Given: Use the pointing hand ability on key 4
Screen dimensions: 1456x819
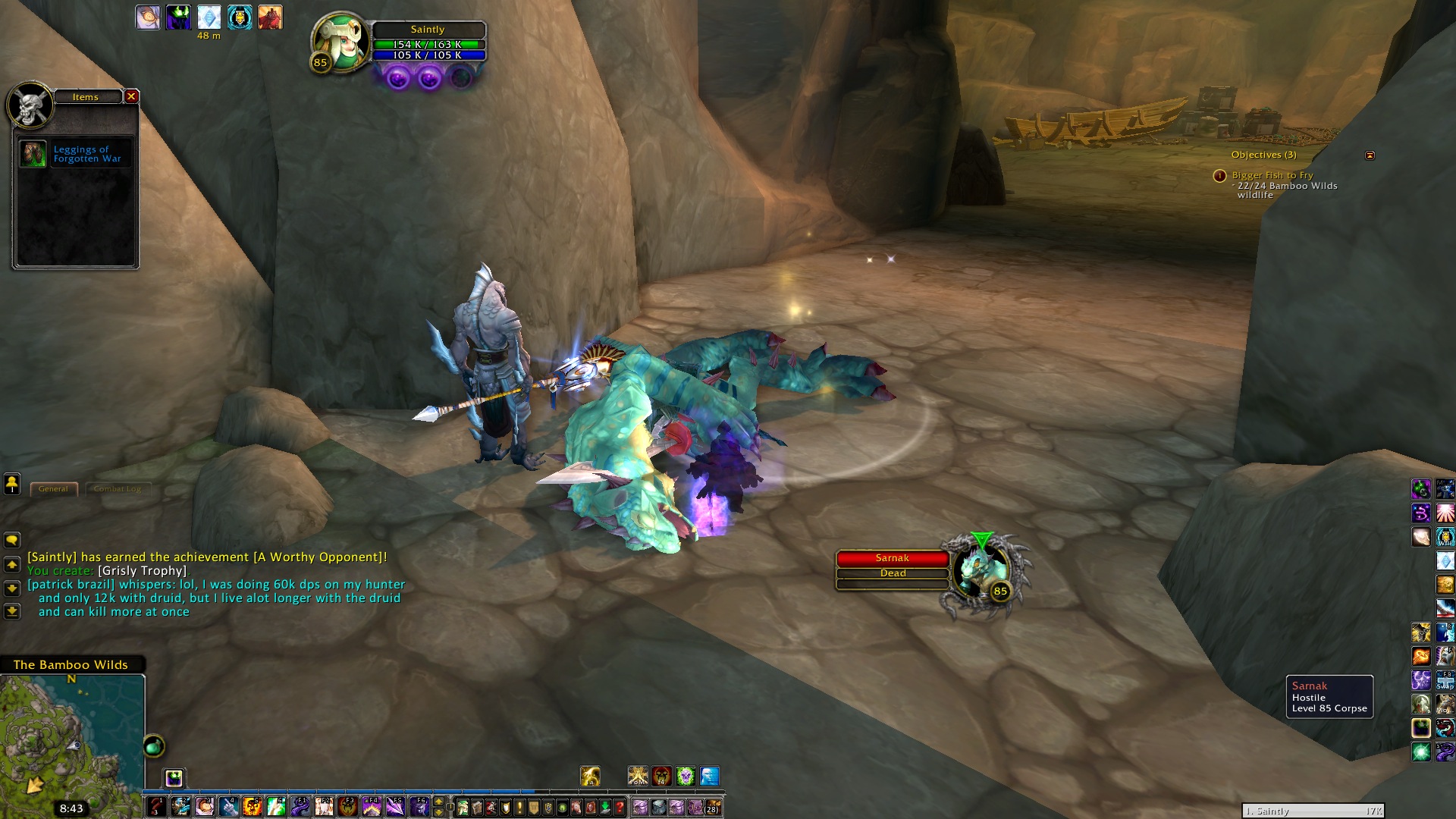Looking at the screenshot, I should 228,807.
